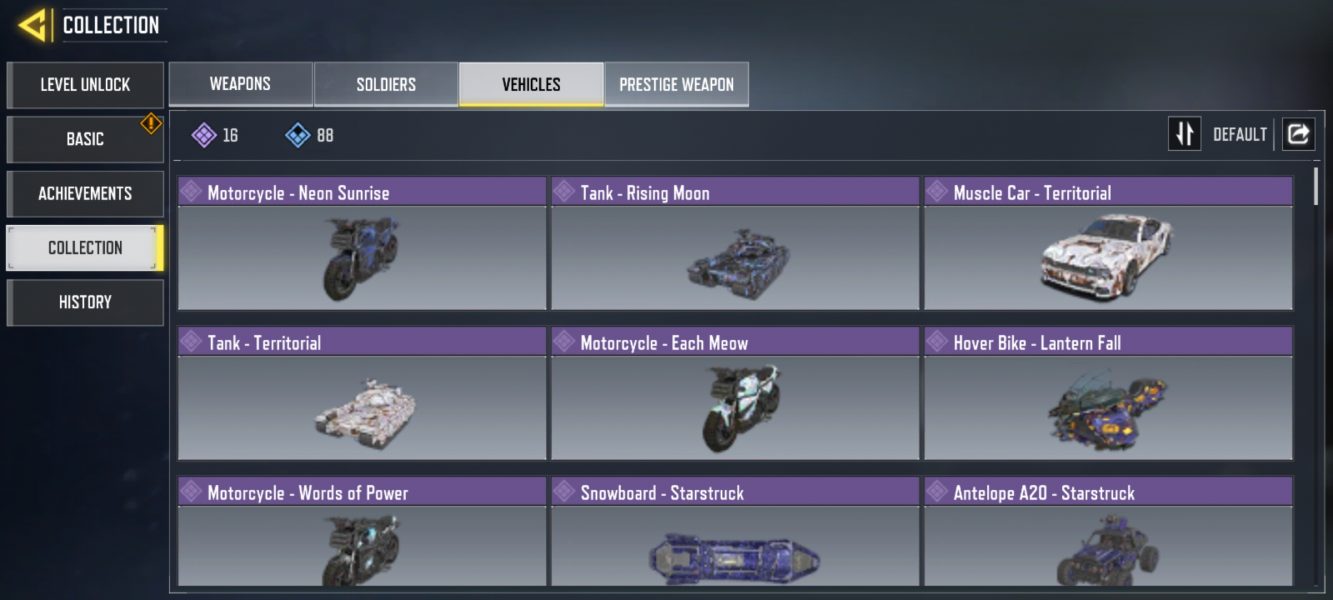1333x600 pixels.
Task: Choose the History menu entry
Action: point(85,302)
